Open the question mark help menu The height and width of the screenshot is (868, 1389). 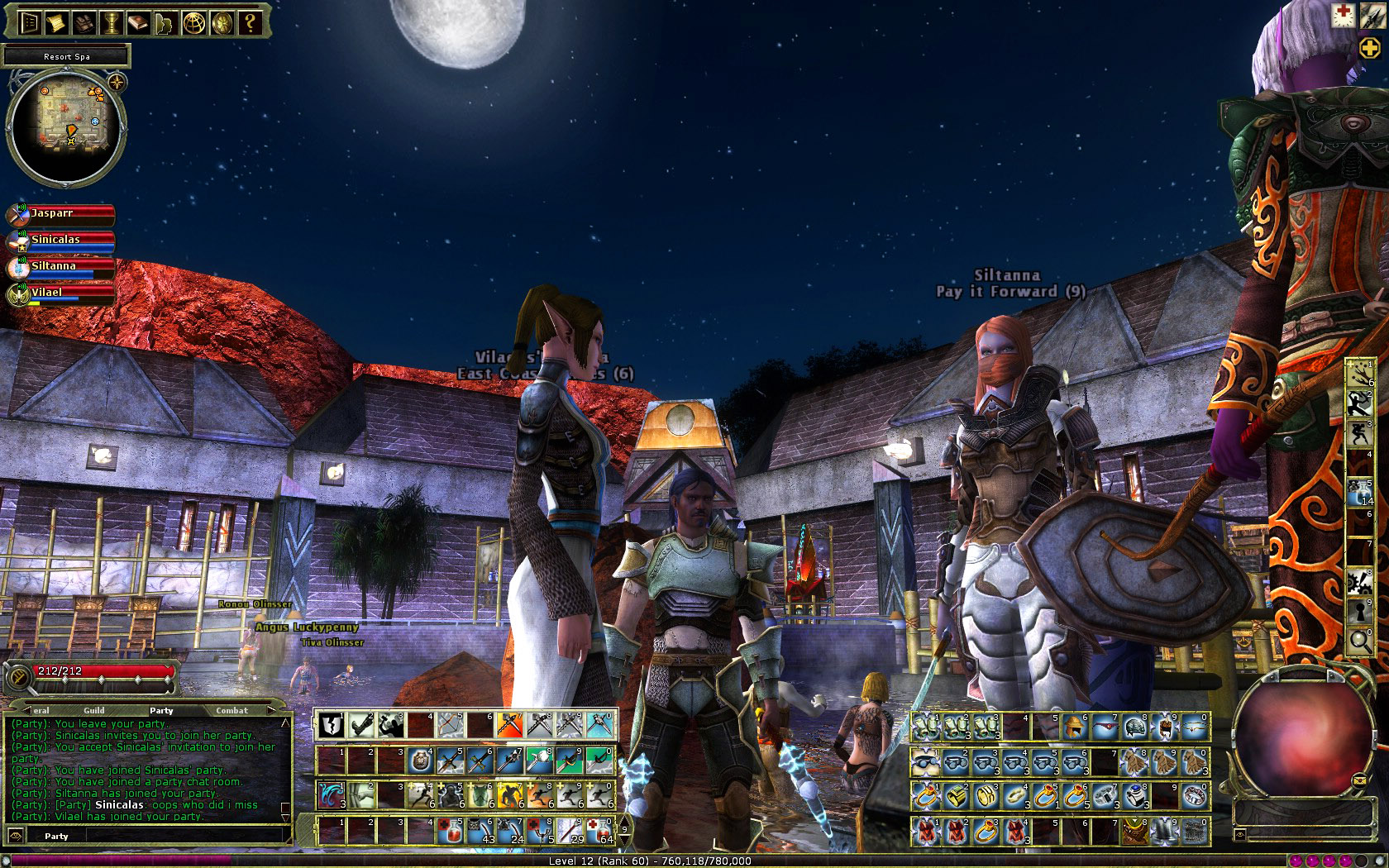click(249, 22)
